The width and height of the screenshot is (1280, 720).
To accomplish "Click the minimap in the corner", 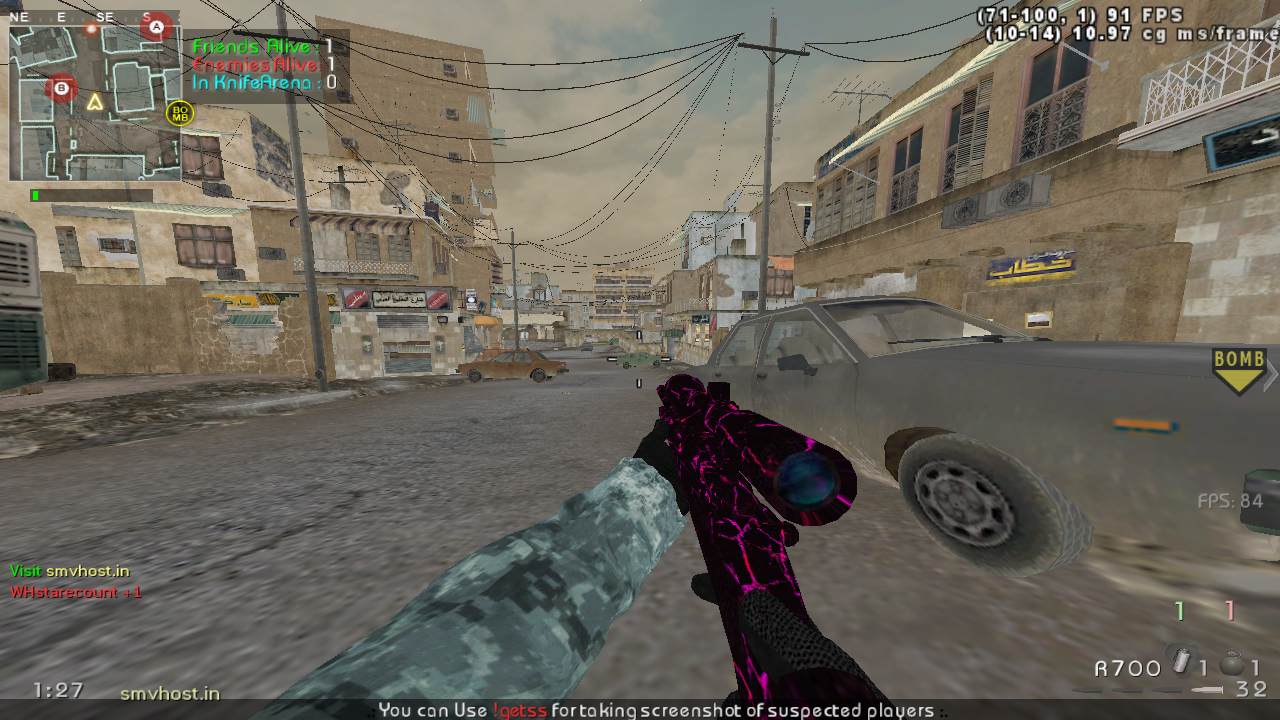I will pyautogui.click(x=95, y=103).
